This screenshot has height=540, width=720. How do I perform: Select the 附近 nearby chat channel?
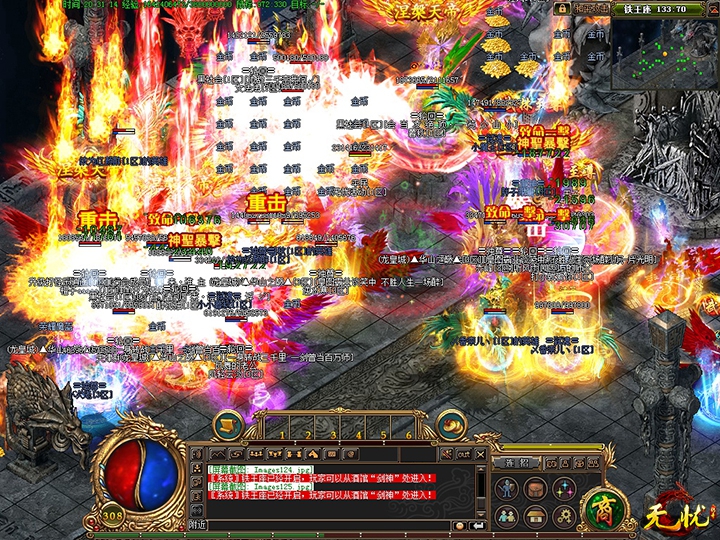tap(198, 524)
